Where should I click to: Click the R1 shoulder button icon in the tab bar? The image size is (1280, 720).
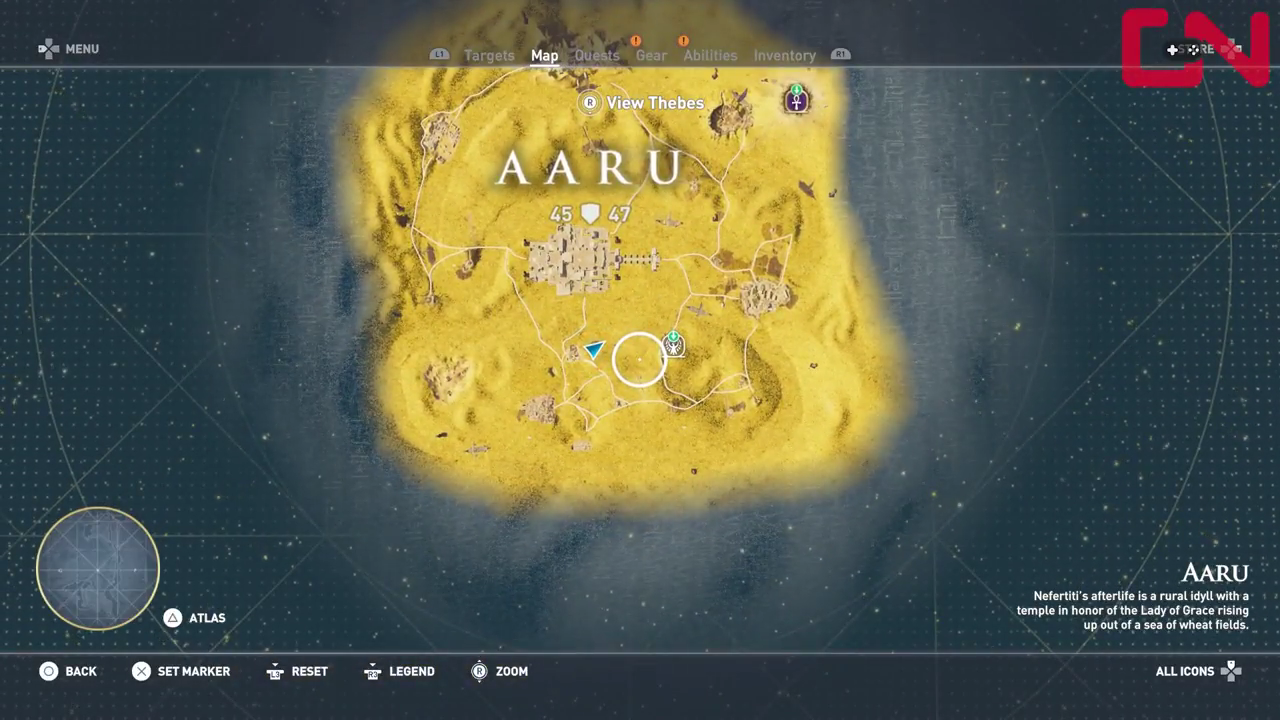coord(840,55)
